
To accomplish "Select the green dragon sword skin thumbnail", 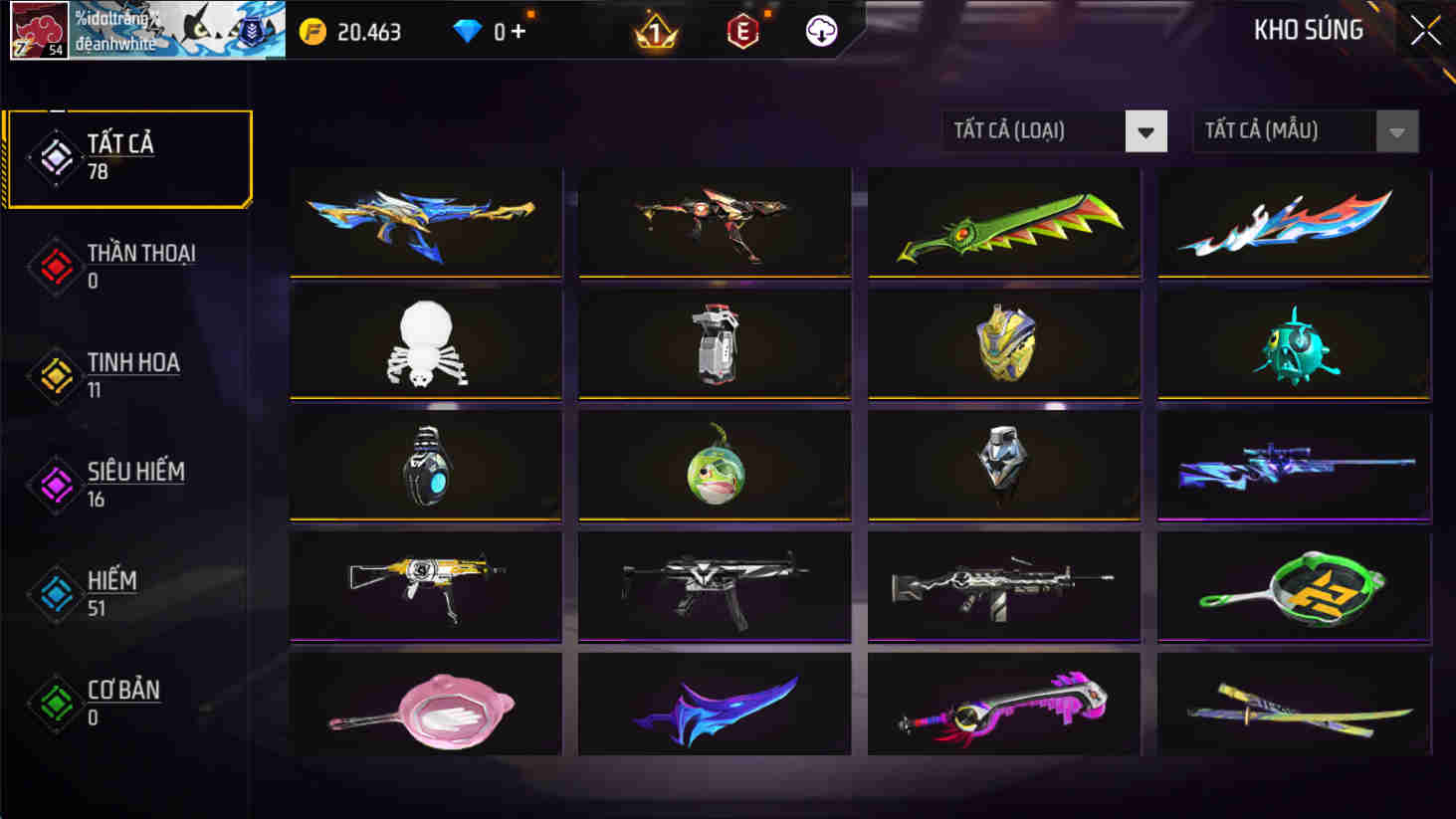I will tap(1003, 221).
